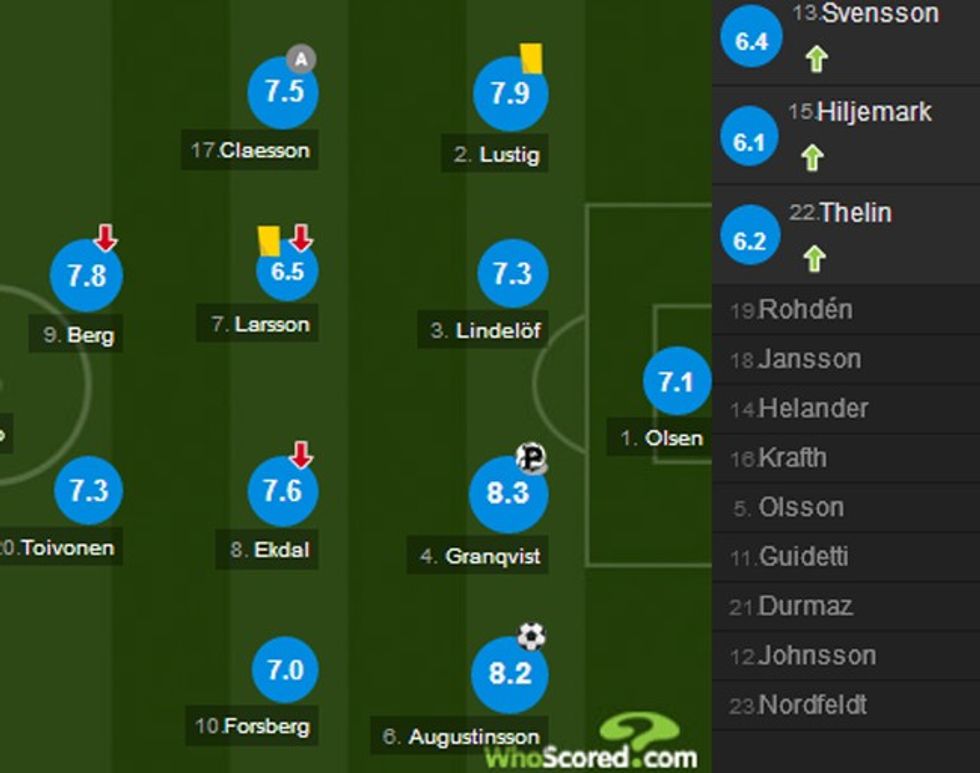Click Forsberg's 7.0 rating circle
Screen dimensions: 980x773
285,669
